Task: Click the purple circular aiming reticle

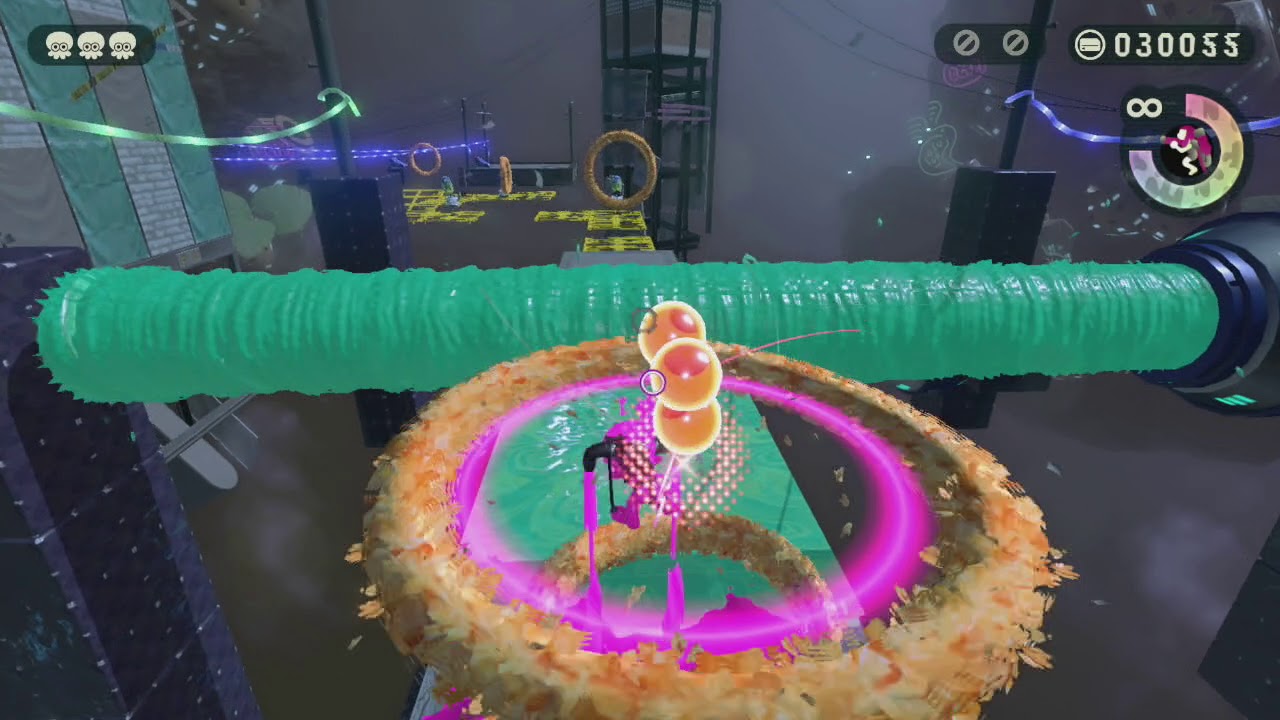Action: coord(654,381)
